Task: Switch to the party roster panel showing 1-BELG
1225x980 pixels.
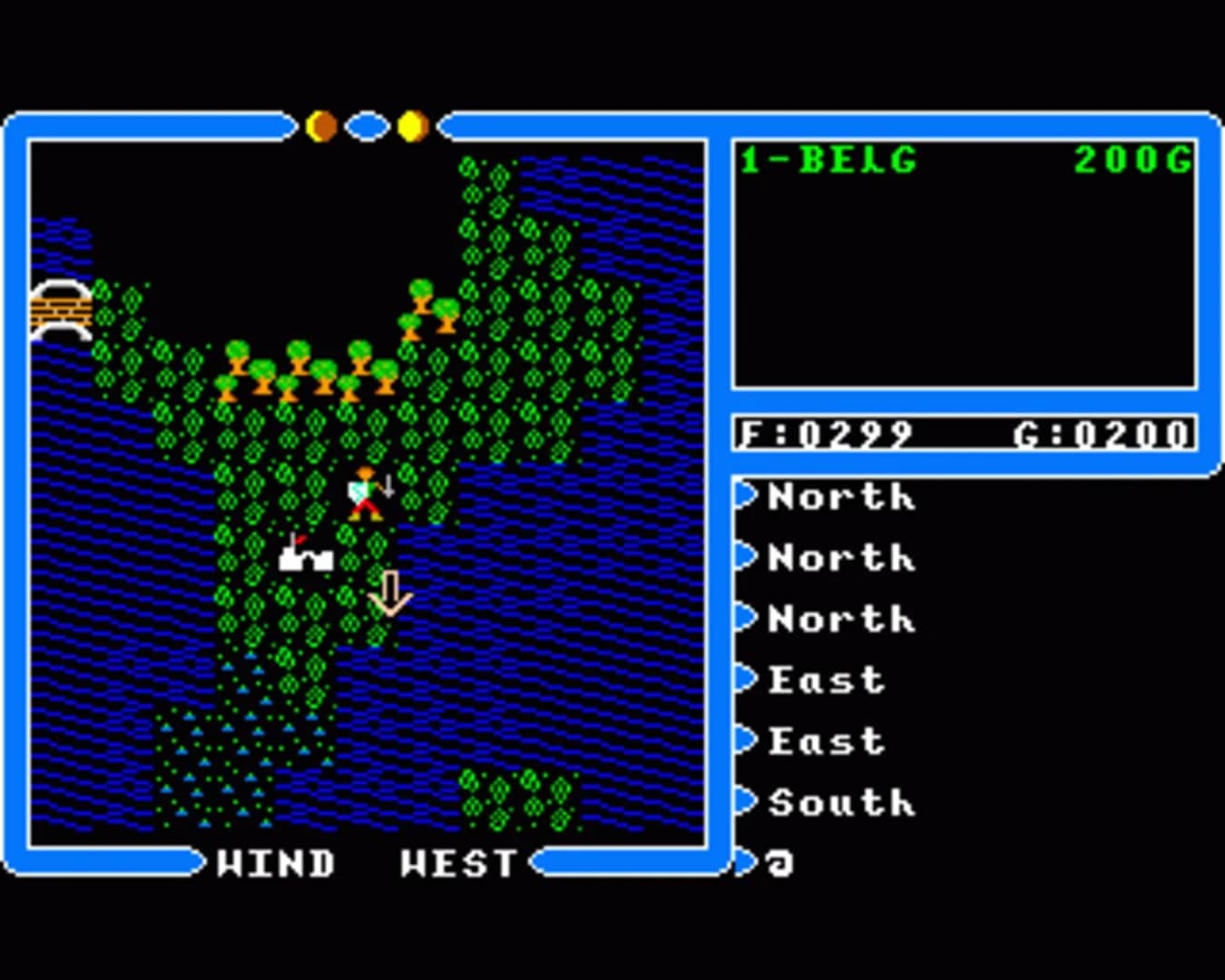Action: 962,263
